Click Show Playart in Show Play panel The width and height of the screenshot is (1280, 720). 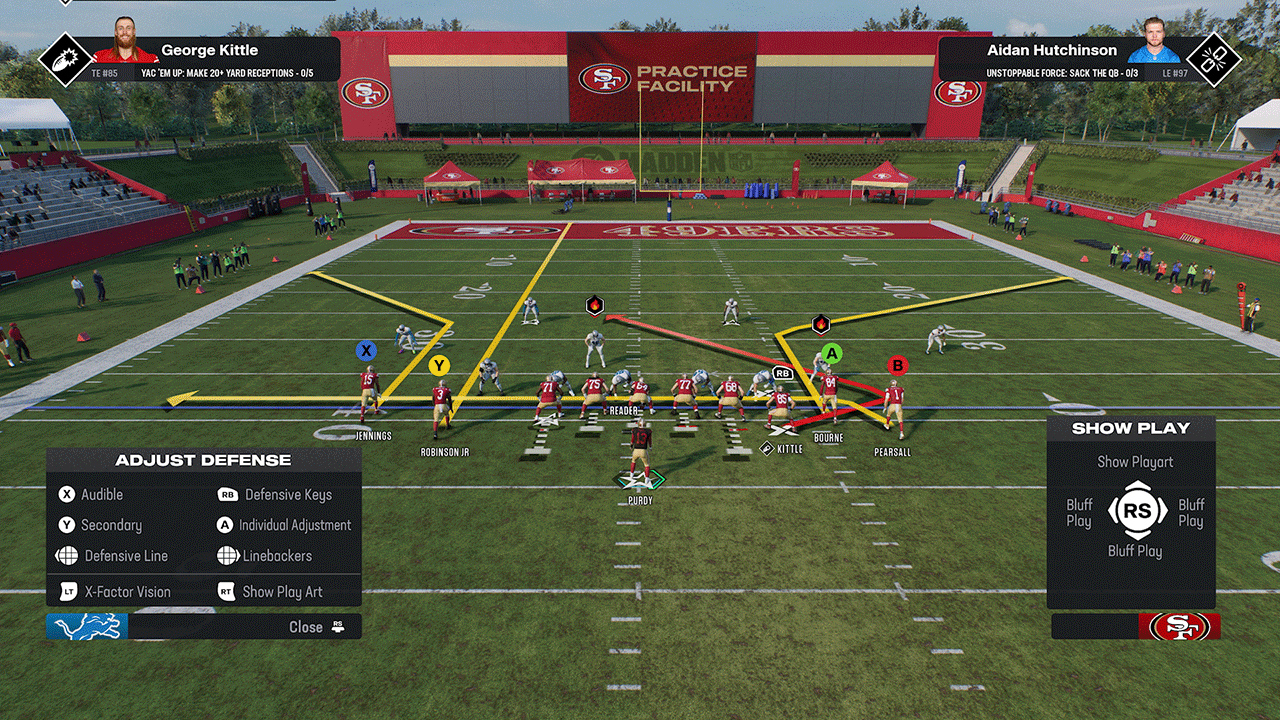pyautogui.click(x=1135, y=462)
